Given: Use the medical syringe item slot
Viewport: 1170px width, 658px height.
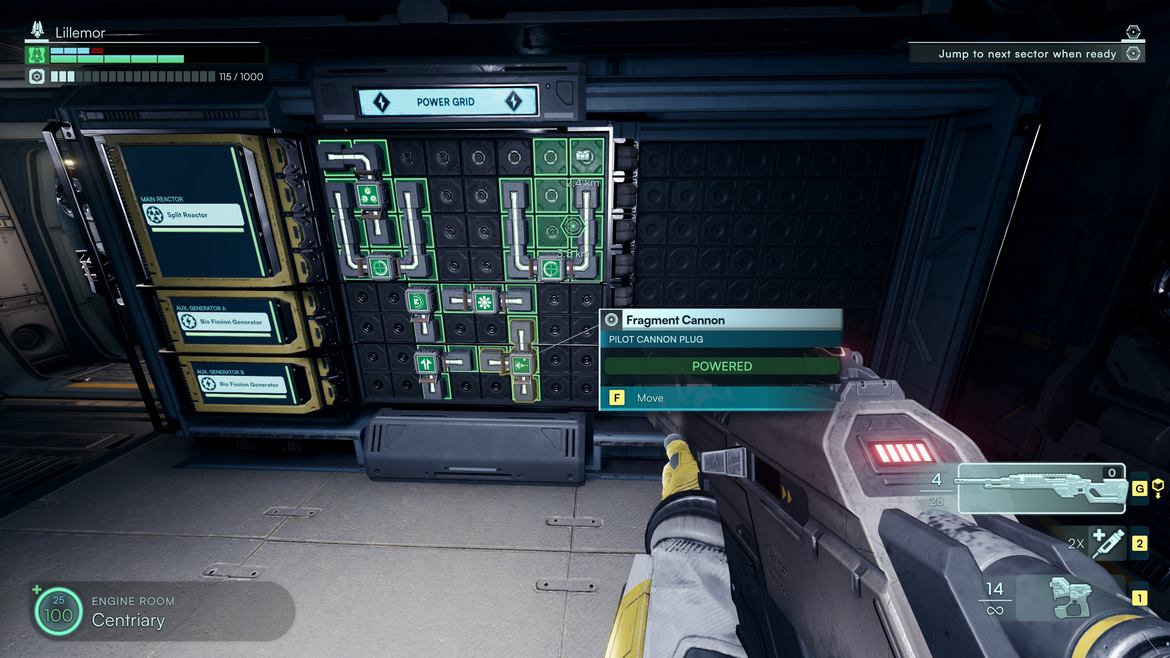Looking at the screenshot, I should pyautogui.click(x=1107, y=544).
